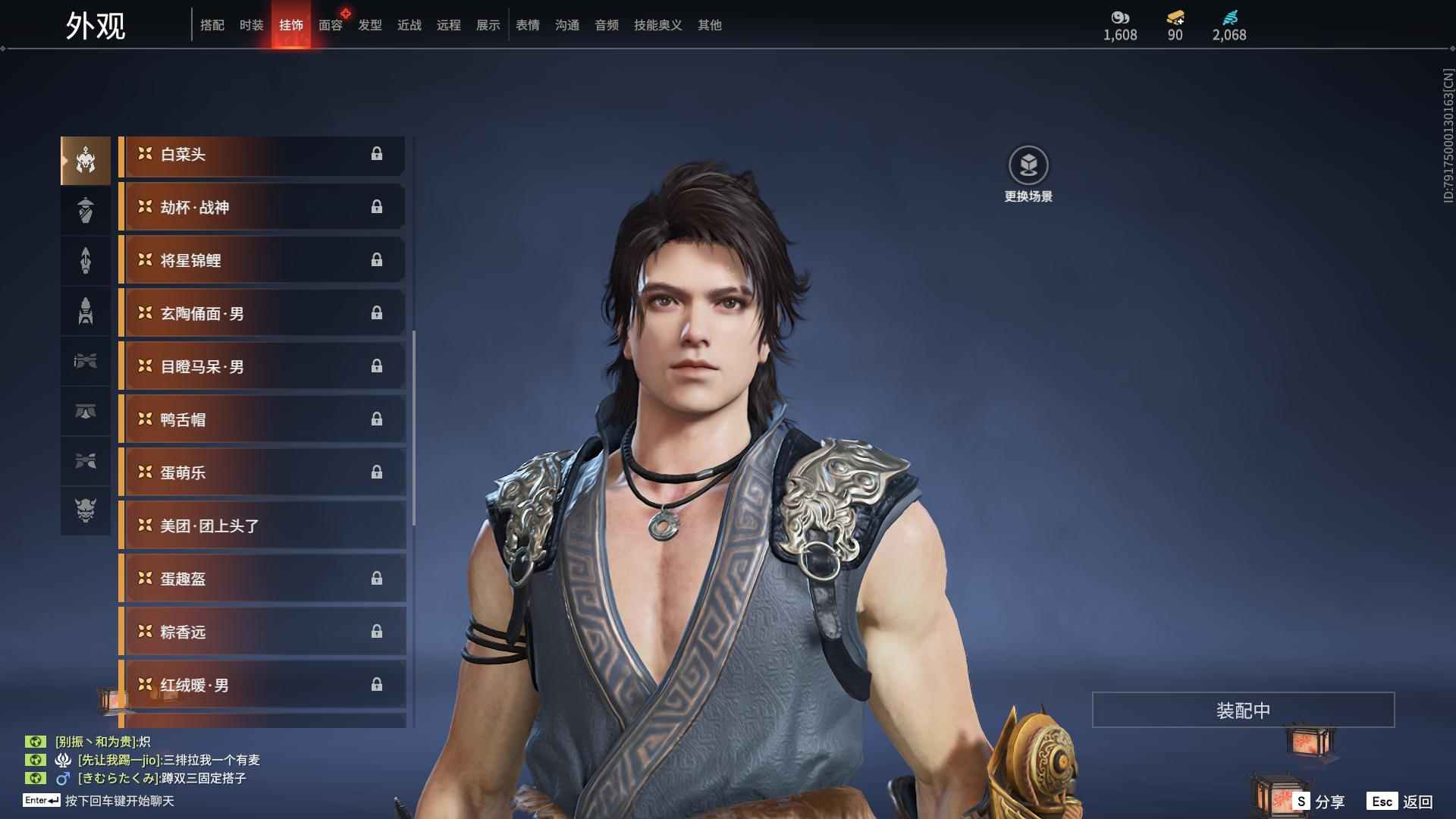
Task: Click the 分享 share button
Action: tap(1319, 801)
